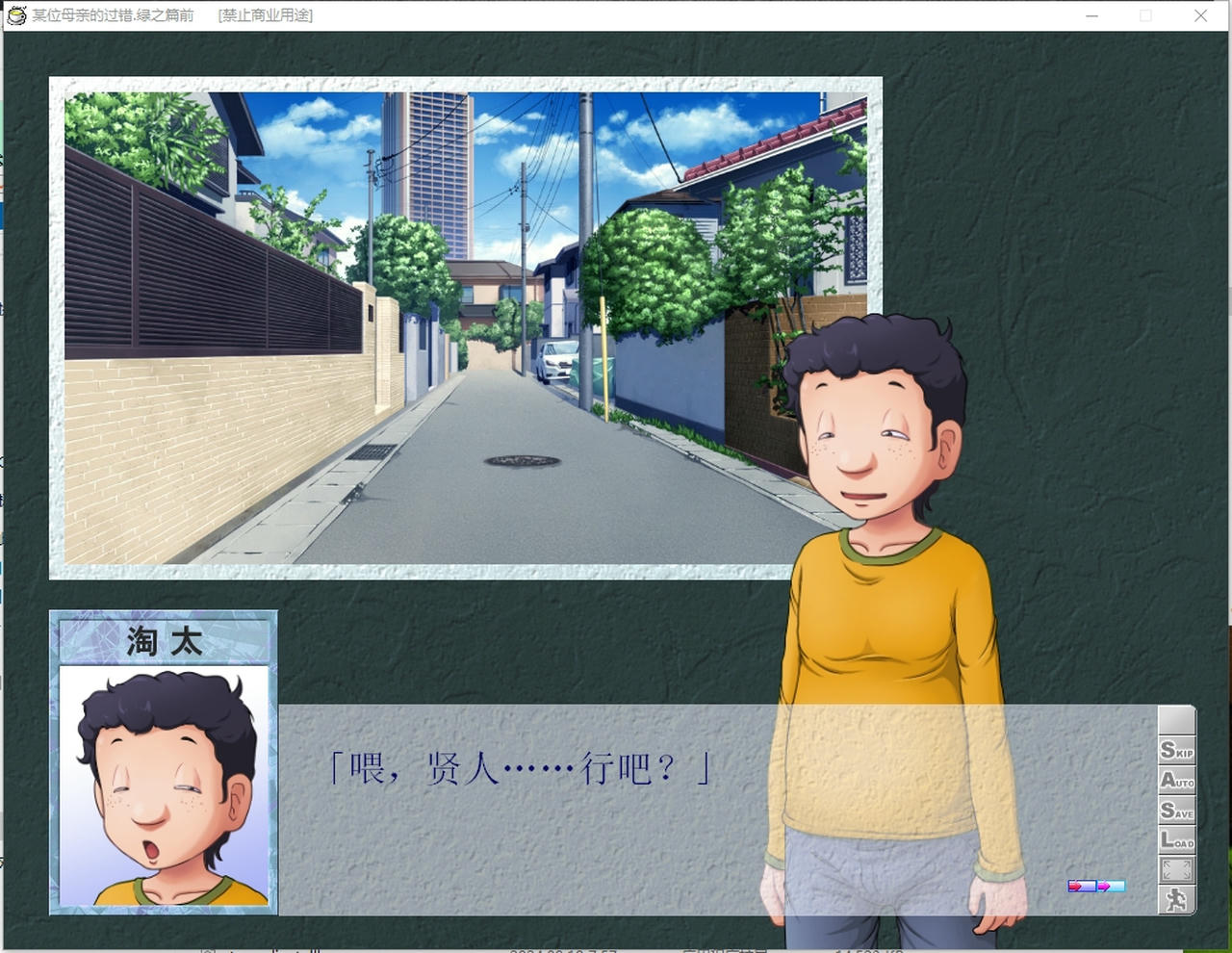
Task: Click the 淘太 character nameplate
Action: (162, 640)
